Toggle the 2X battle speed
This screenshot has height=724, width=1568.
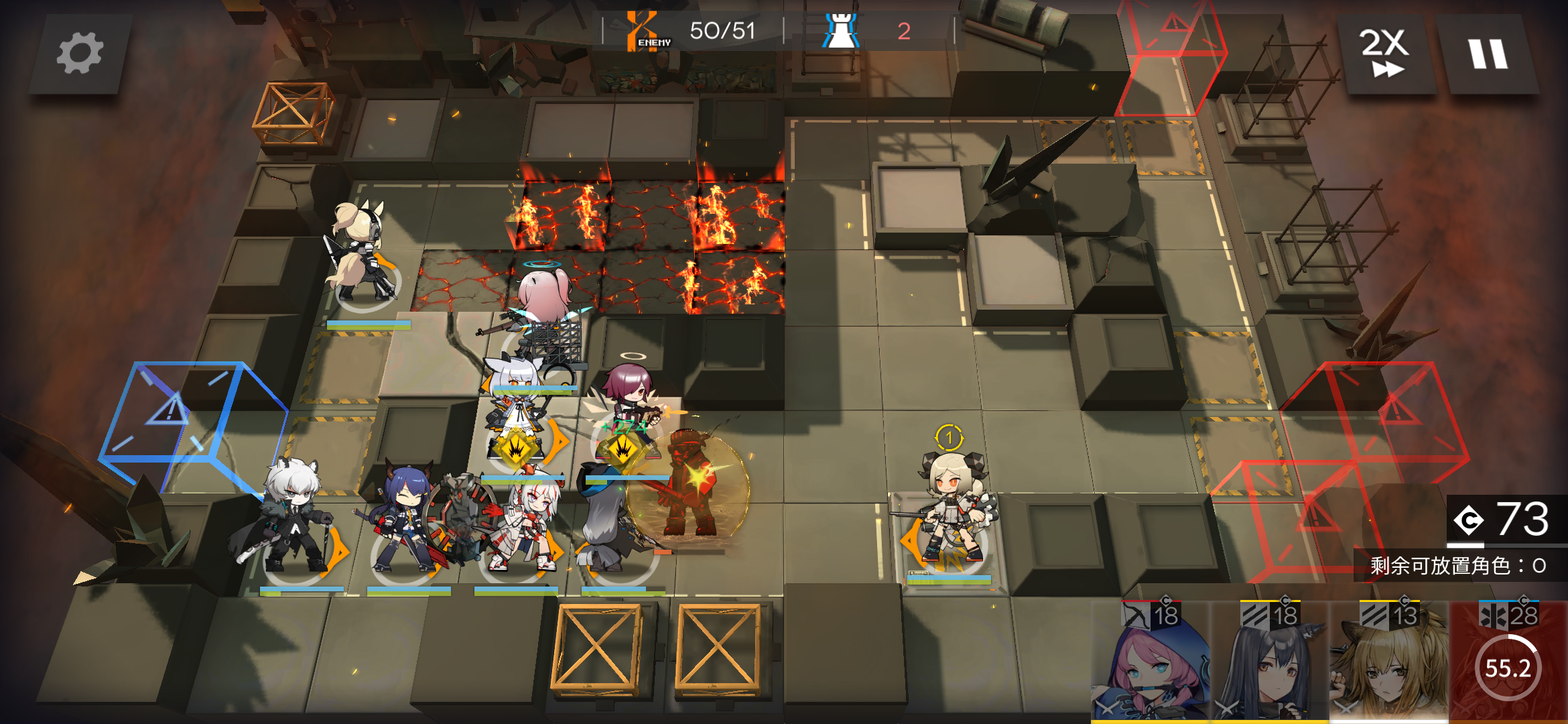coord(1384,54)
